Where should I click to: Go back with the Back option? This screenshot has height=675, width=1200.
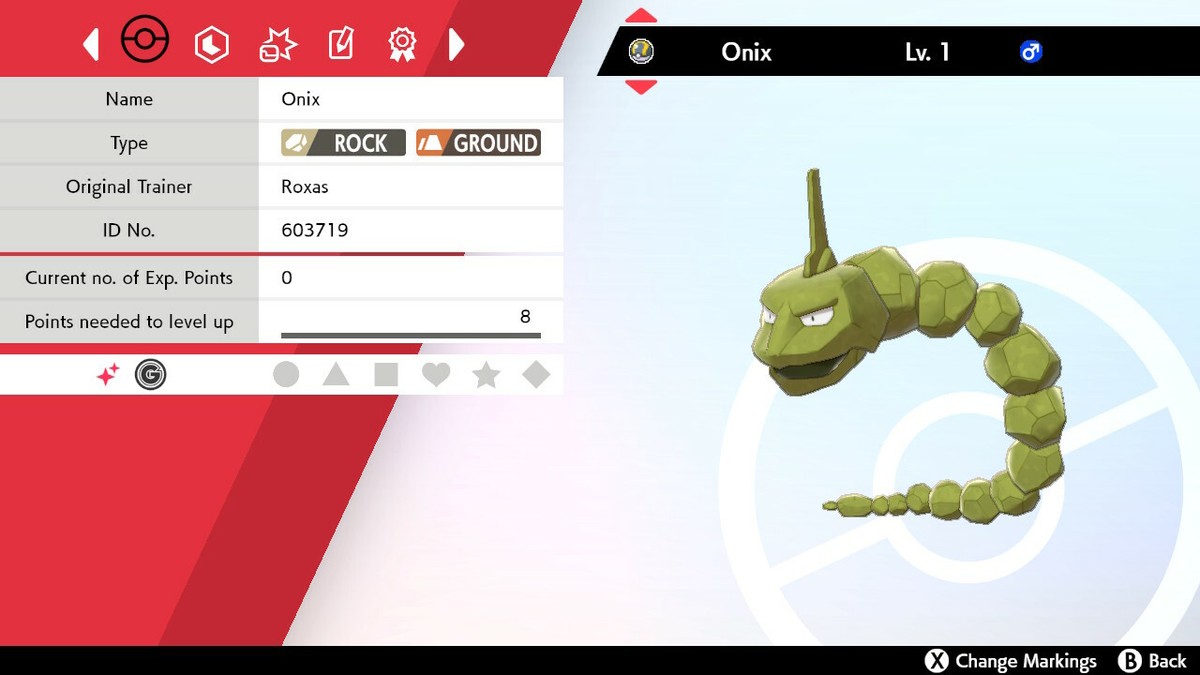pos(1153,661)
